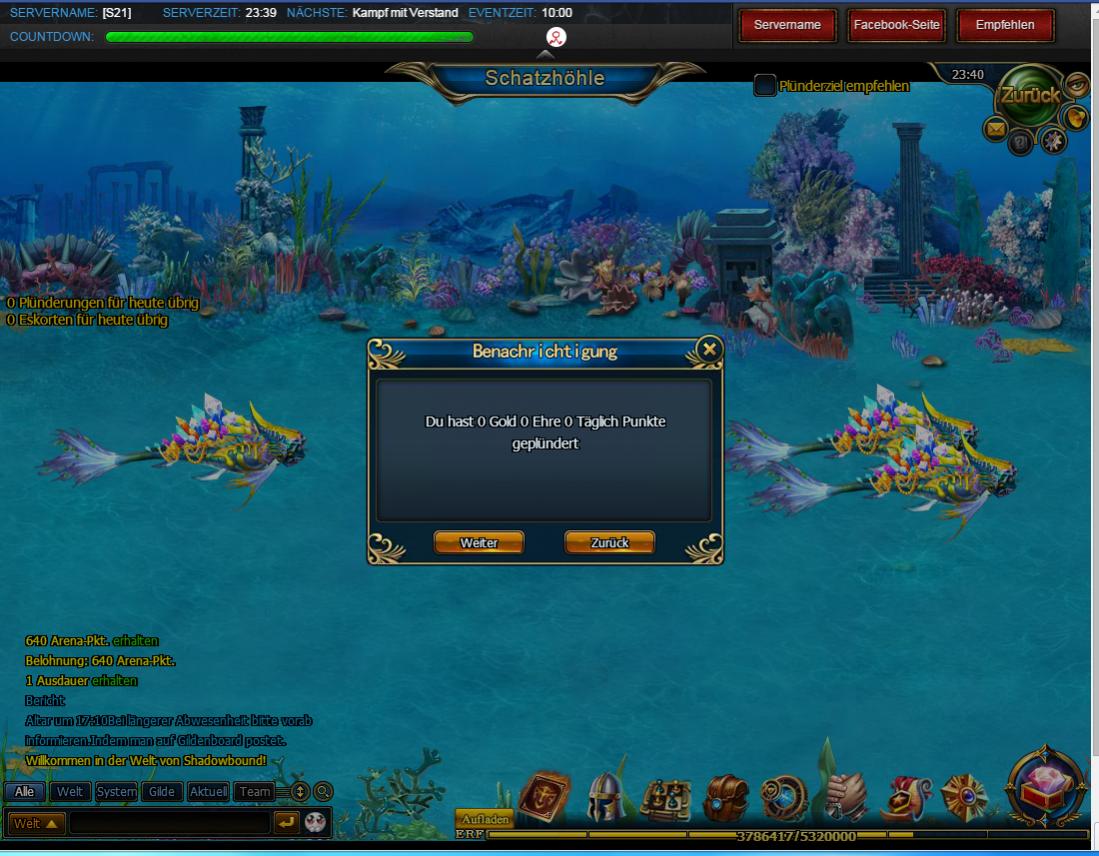Viewport: 1099px width, 856px height.
Task: Open the Welt chat channel dropdown
Action: click(38, 823)
